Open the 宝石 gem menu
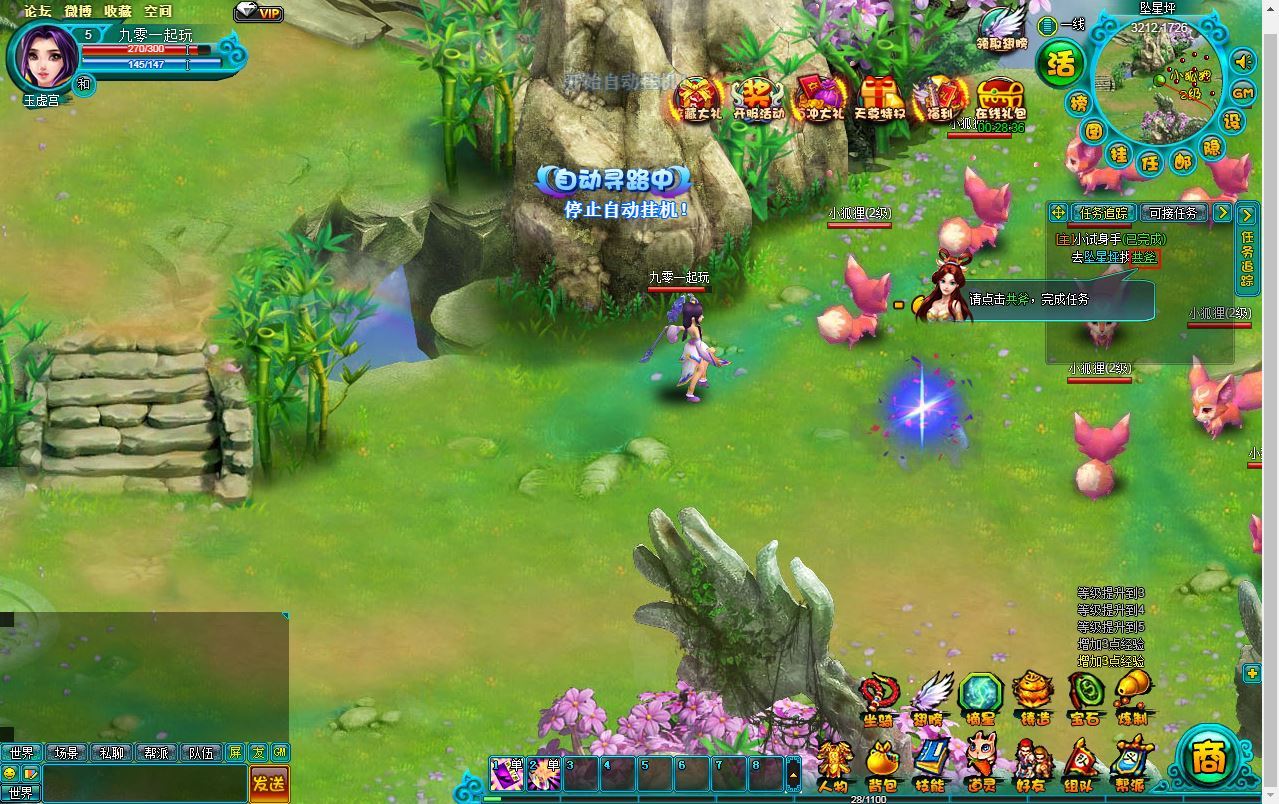Image resolution: width=1279 pixels, height=804 pixels. [1085, 696]
